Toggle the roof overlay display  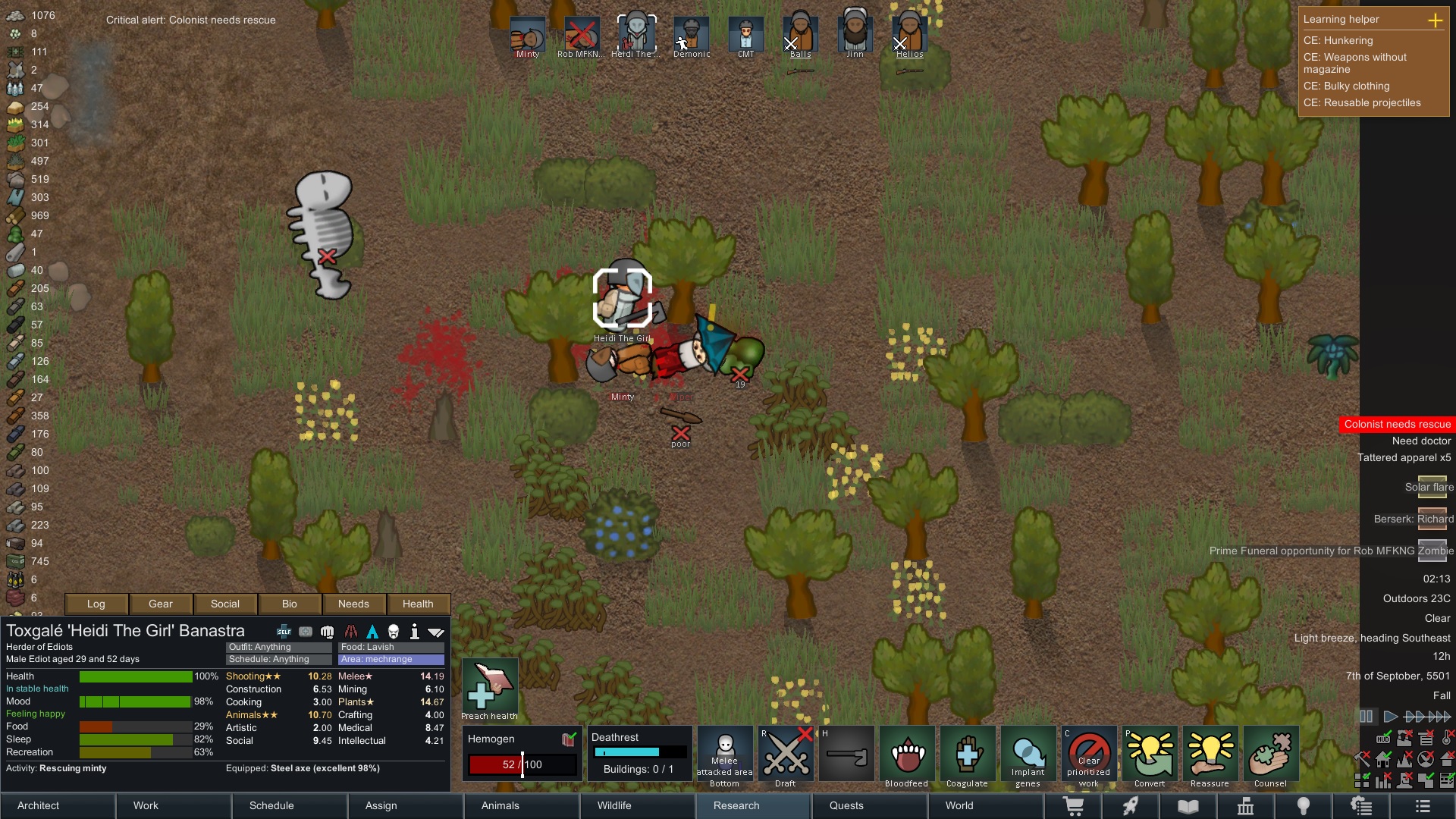[1445, 759]
